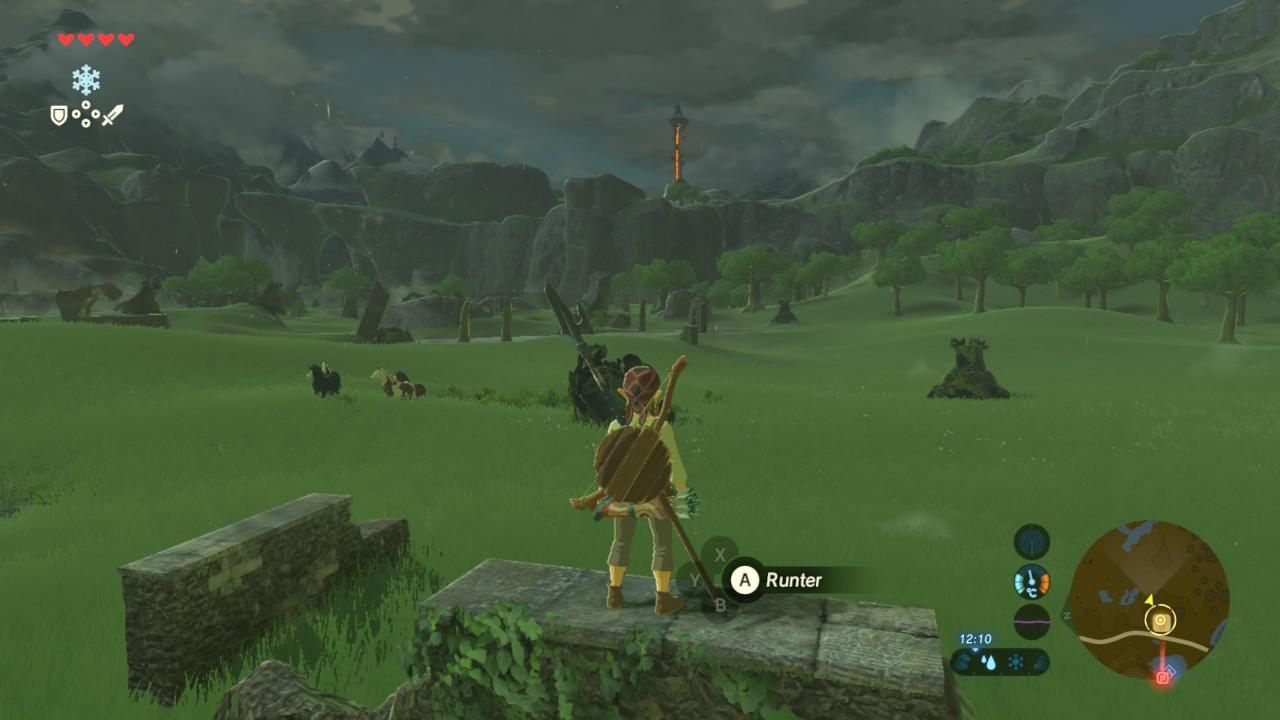The image size is (1280, 720).
Task: Select the red glowing marker at minimap edge
Action: [x=1163, y=677]
